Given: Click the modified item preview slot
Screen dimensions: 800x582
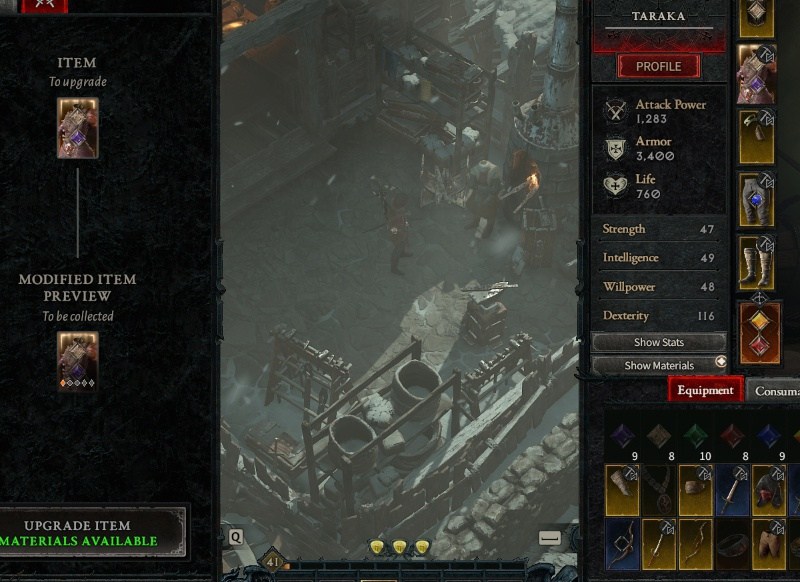Looking at the screenshot, I should click(x=77, y=360).
